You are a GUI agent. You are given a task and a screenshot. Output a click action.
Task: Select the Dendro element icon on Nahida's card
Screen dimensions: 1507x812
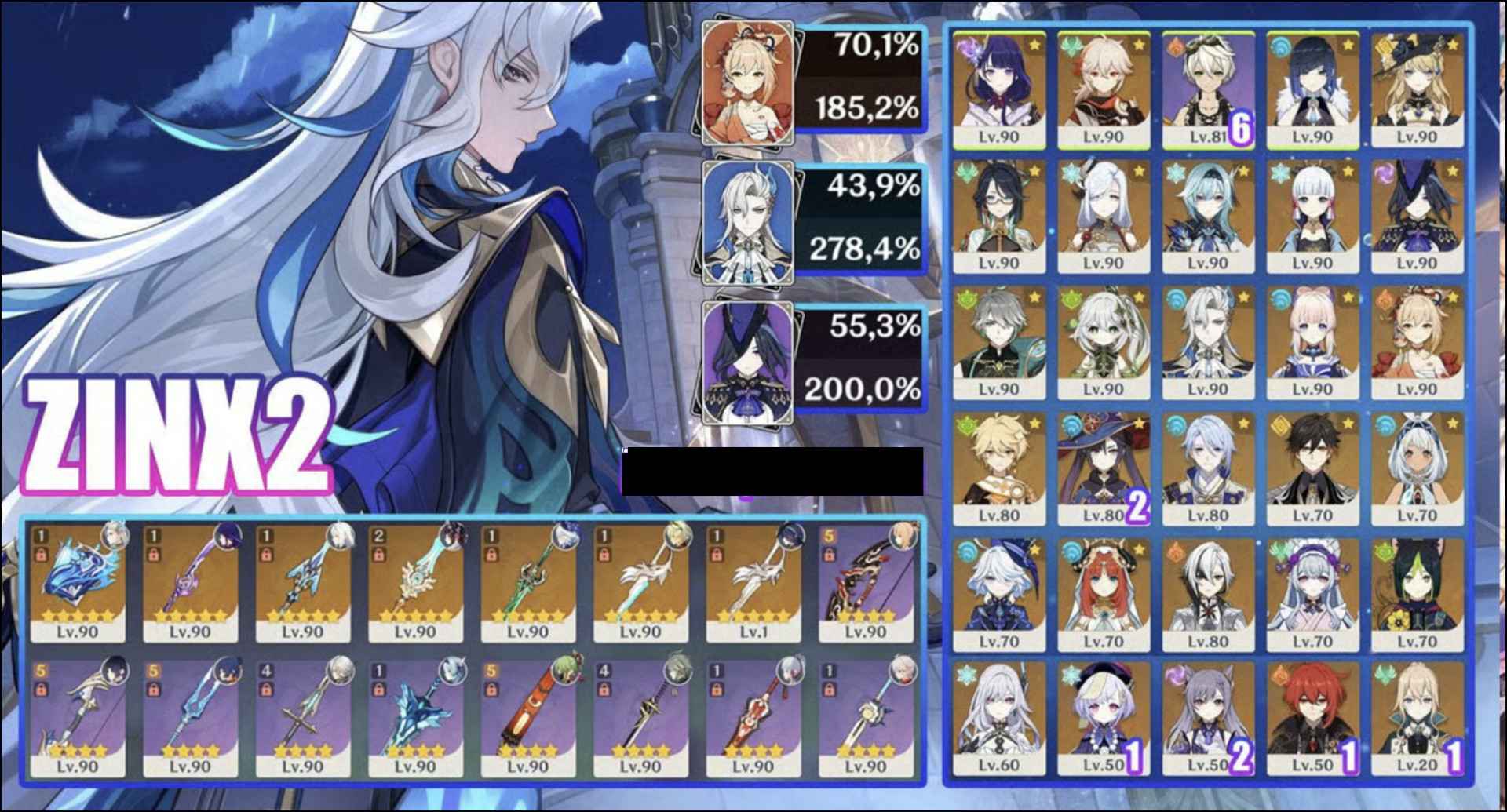point(1071,298)
